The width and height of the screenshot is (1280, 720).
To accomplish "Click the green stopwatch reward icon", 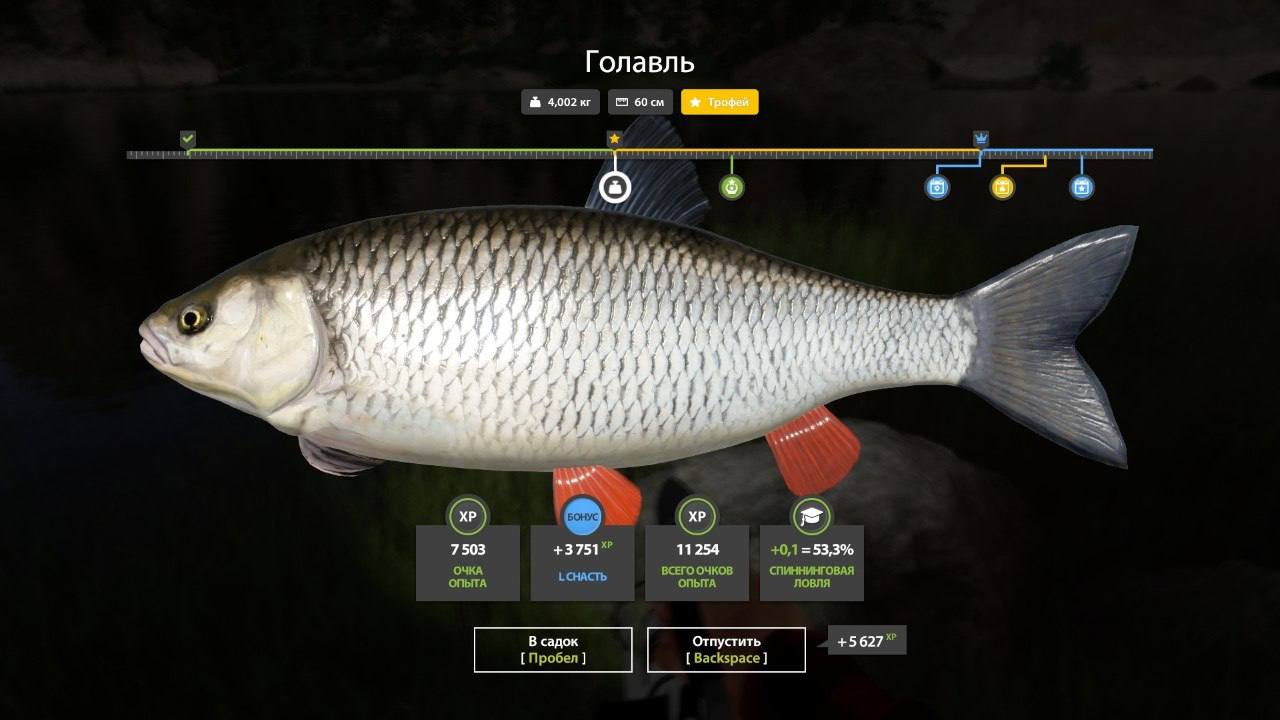I will 733,186.
